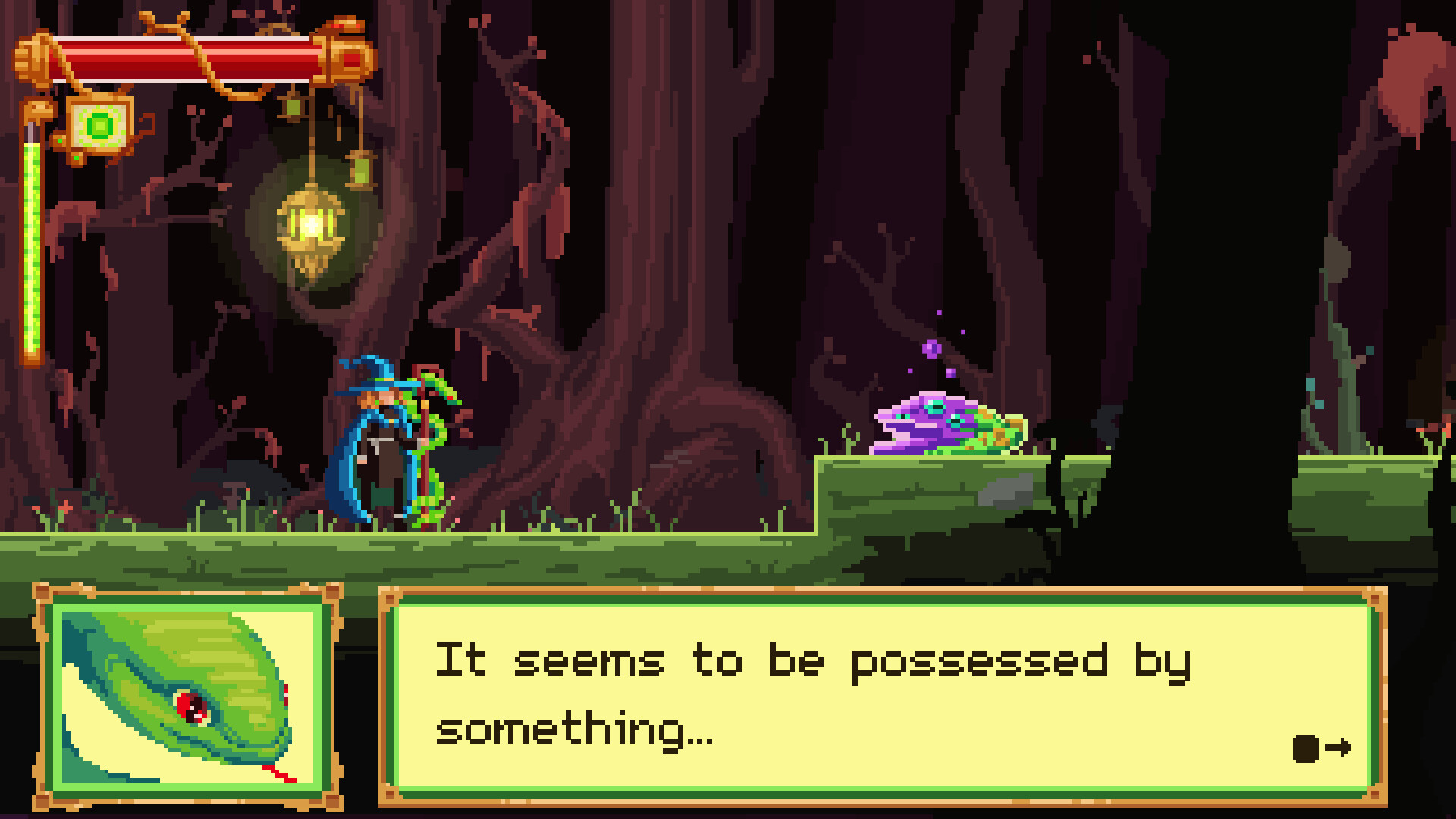Click the green potion tube gauge

[x=30, y=243]
